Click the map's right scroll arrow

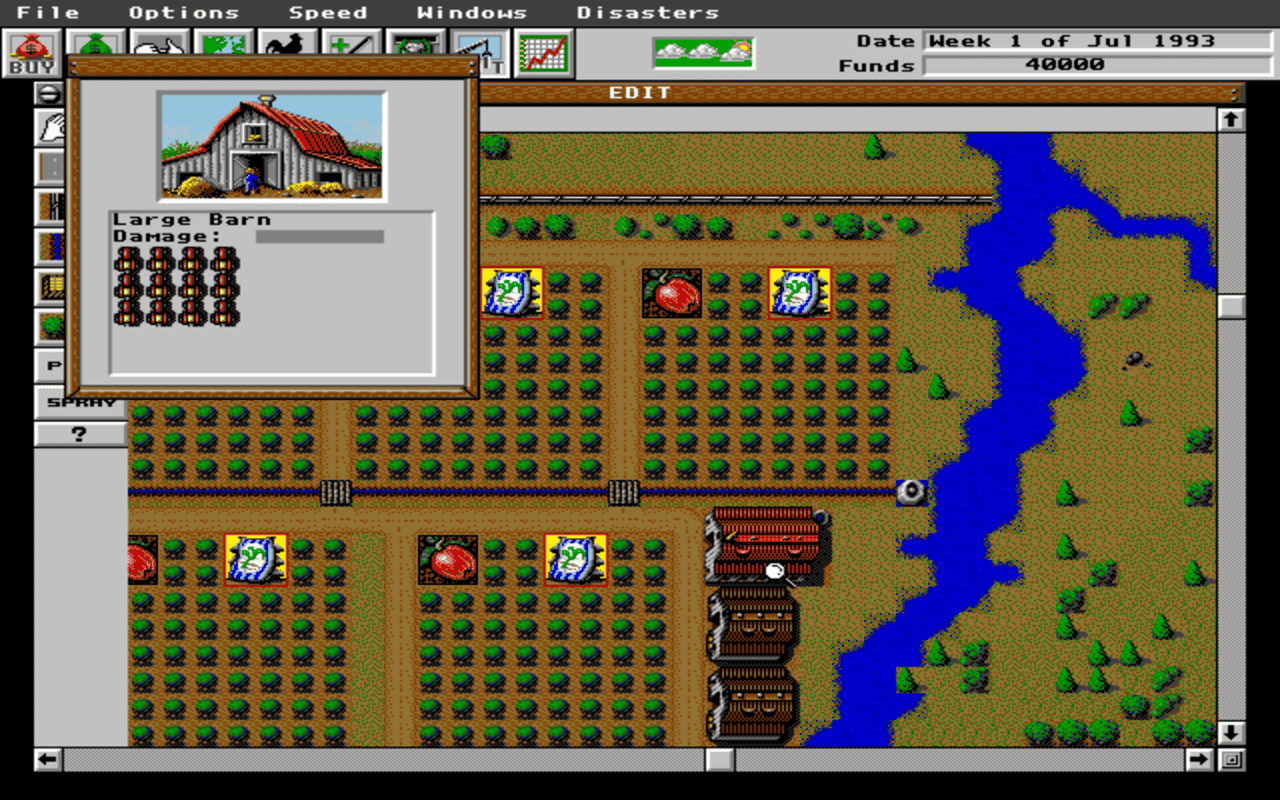click(x=1200, y=758)
